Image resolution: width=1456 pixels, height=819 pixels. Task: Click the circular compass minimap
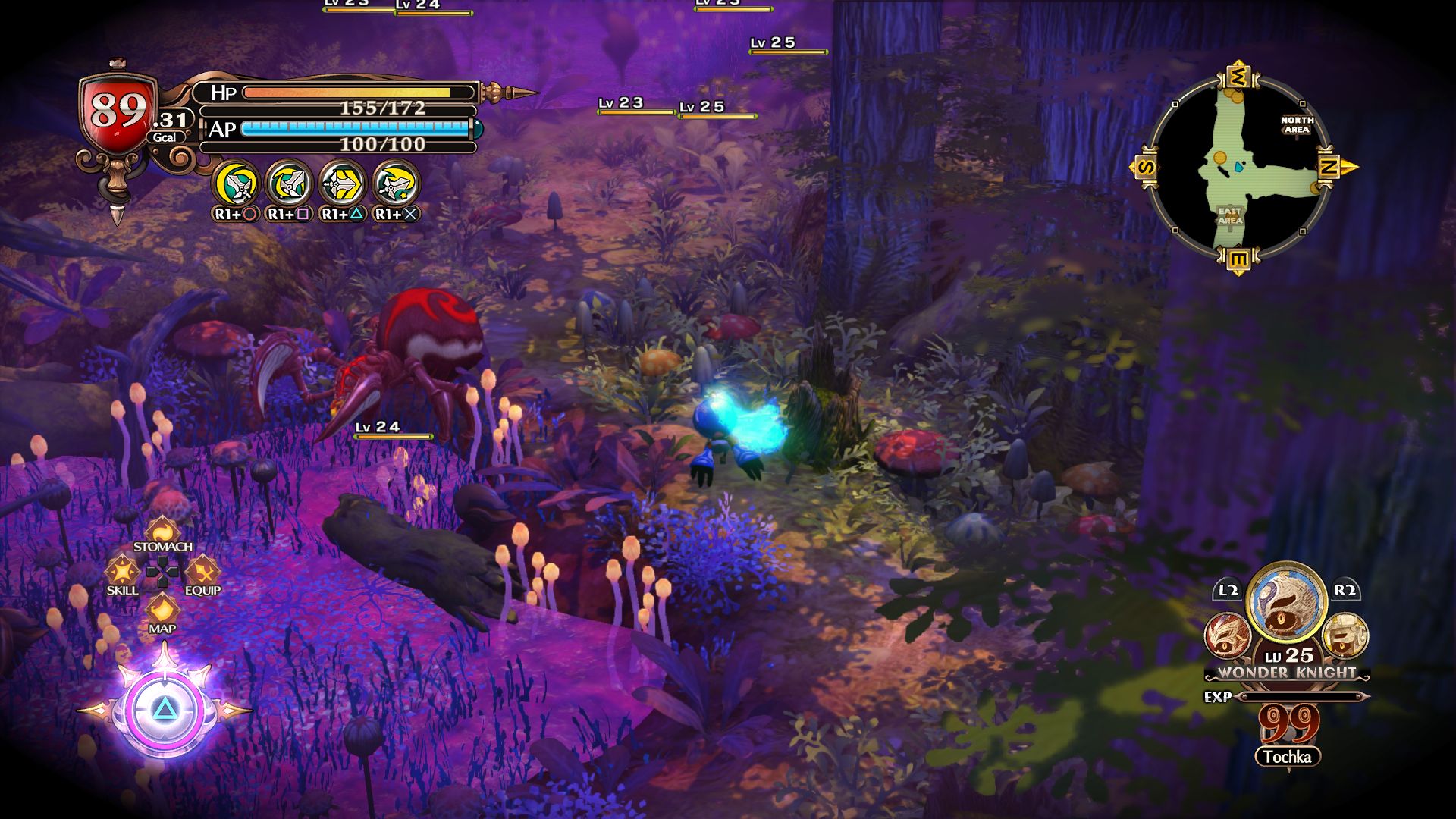click(x=1238, y=167)
